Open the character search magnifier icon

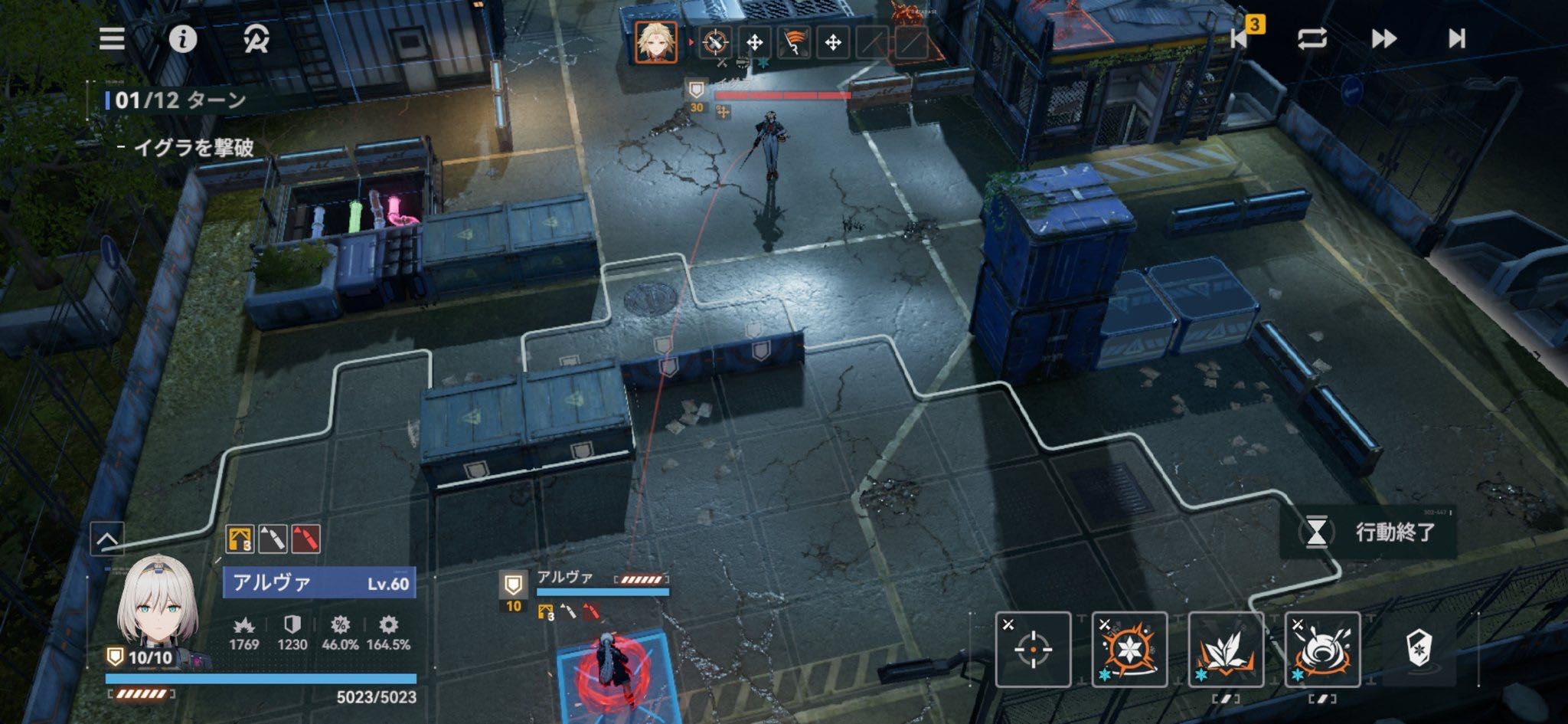[256, 39]
